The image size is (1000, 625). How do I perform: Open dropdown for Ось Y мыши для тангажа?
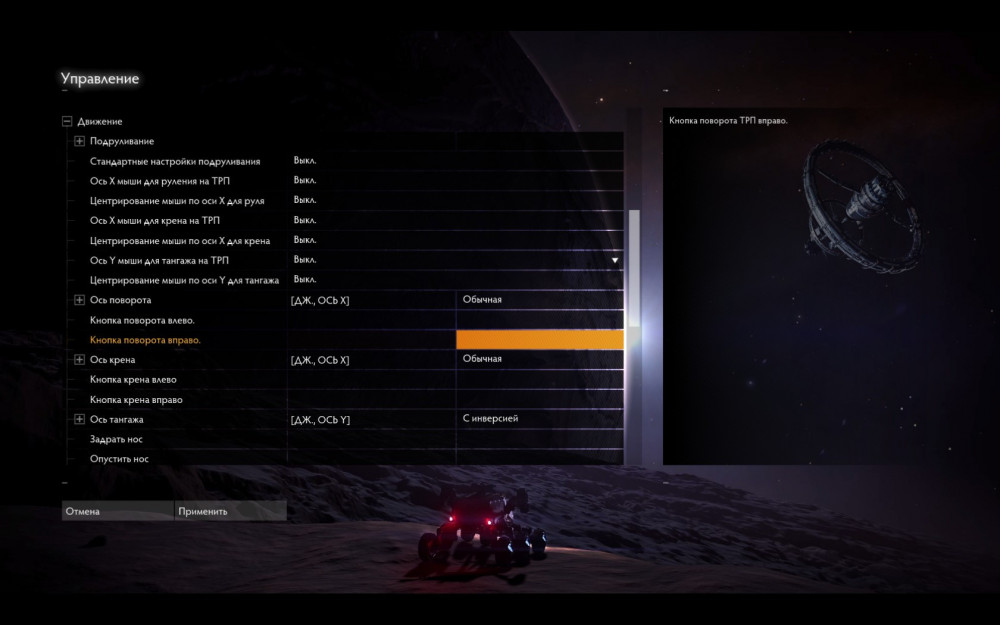pyautogui.click(x=615, y=260)
